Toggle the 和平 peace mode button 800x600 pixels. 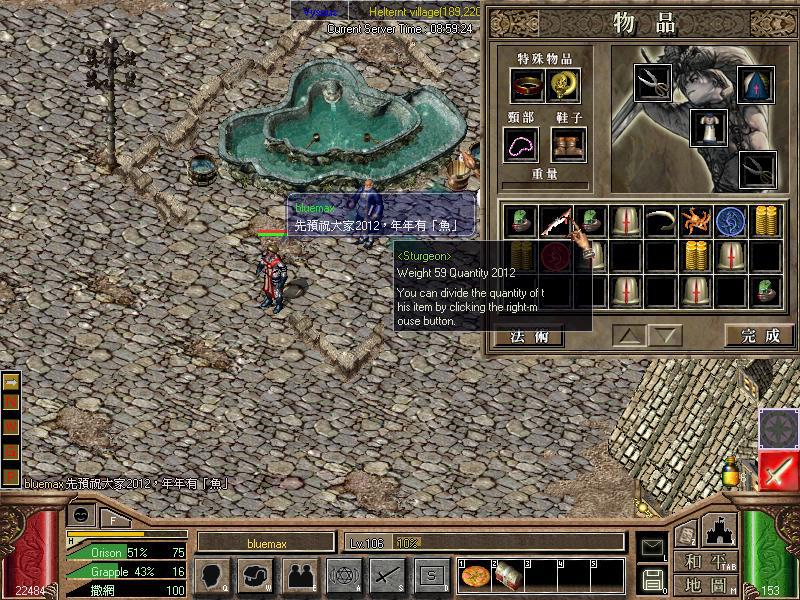click(x=704, y=561)
